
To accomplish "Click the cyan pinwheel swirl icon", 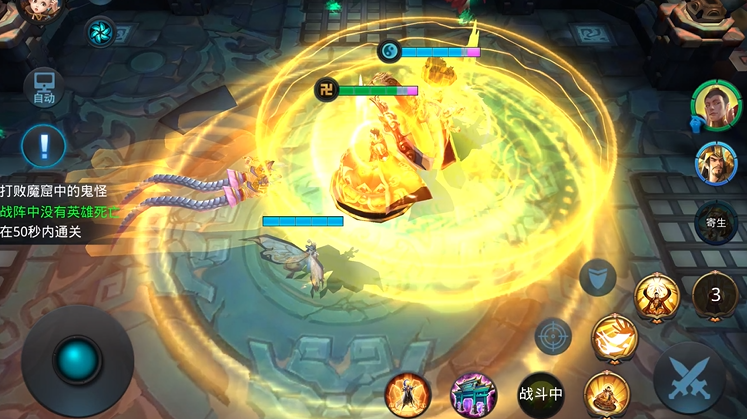I will [x=100, y=32].
